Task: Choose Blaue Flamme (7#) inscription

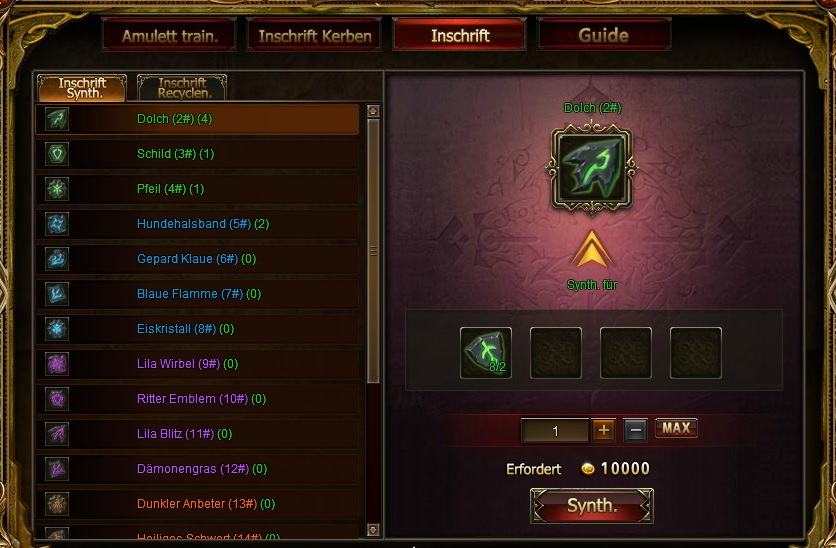Action: coord(198,294)
